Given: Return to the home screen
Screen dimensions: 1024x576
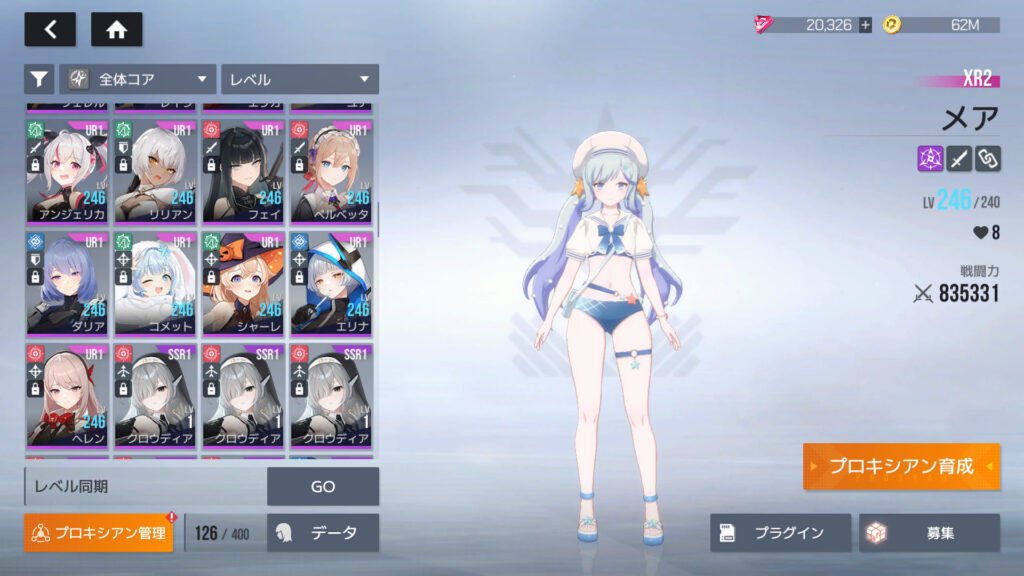Looking at the screenshot, I should coord(116,29).
